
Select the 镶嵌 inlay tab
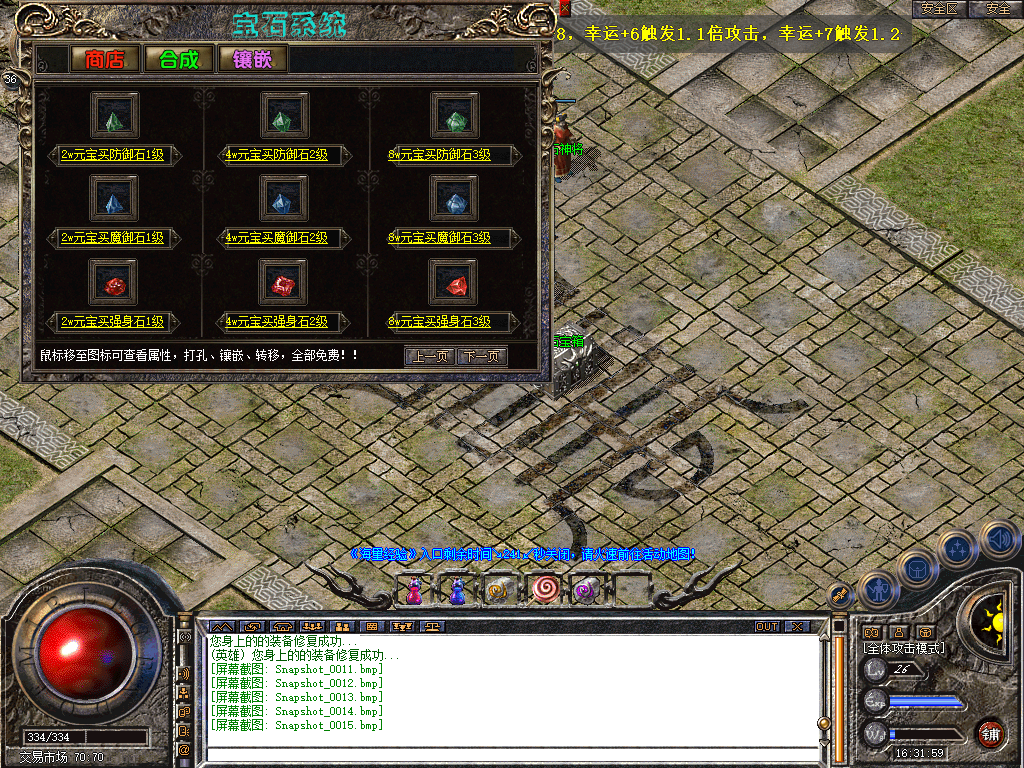click(253, 59)
